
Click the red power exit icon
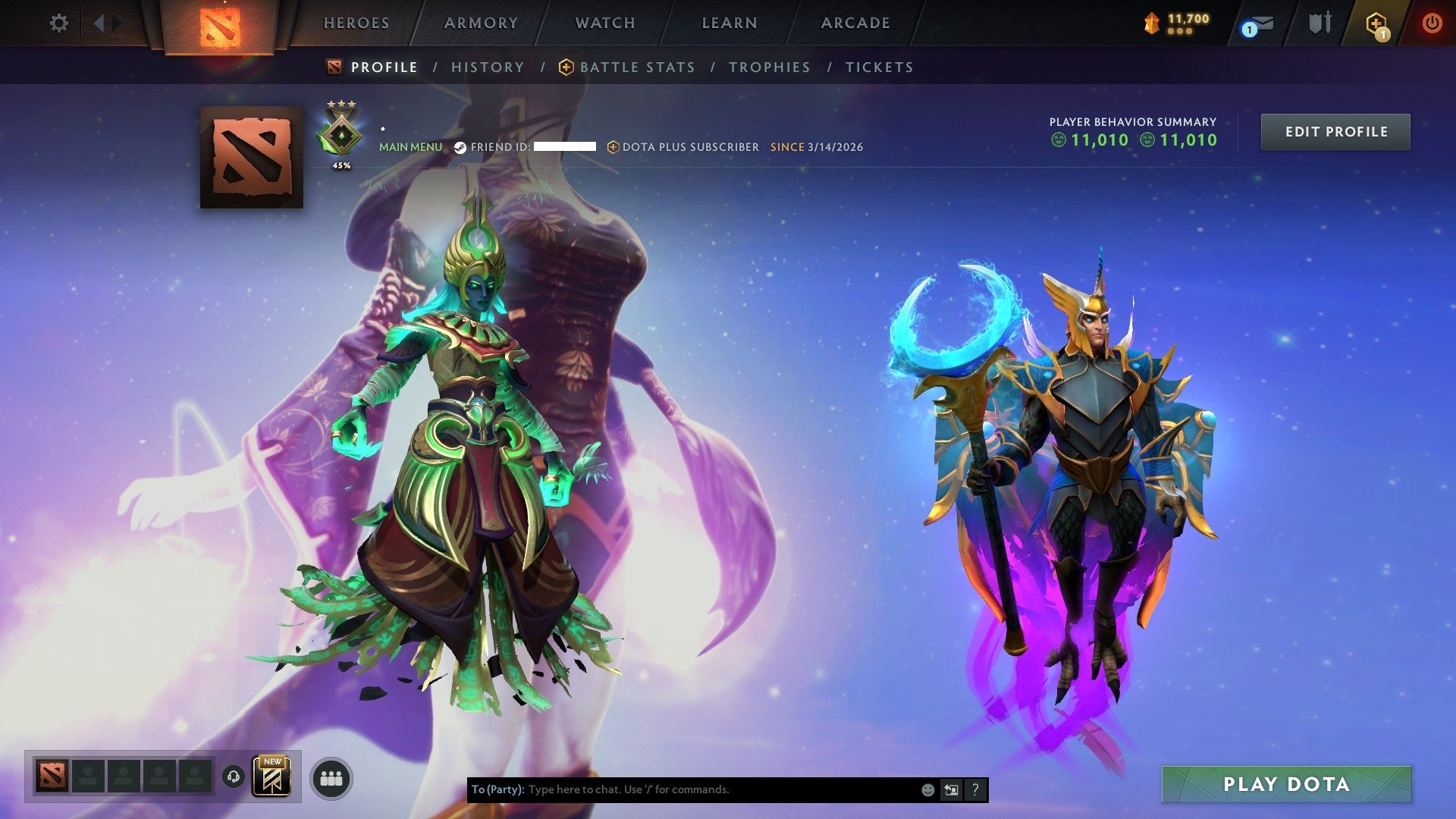click(1433, 23)
